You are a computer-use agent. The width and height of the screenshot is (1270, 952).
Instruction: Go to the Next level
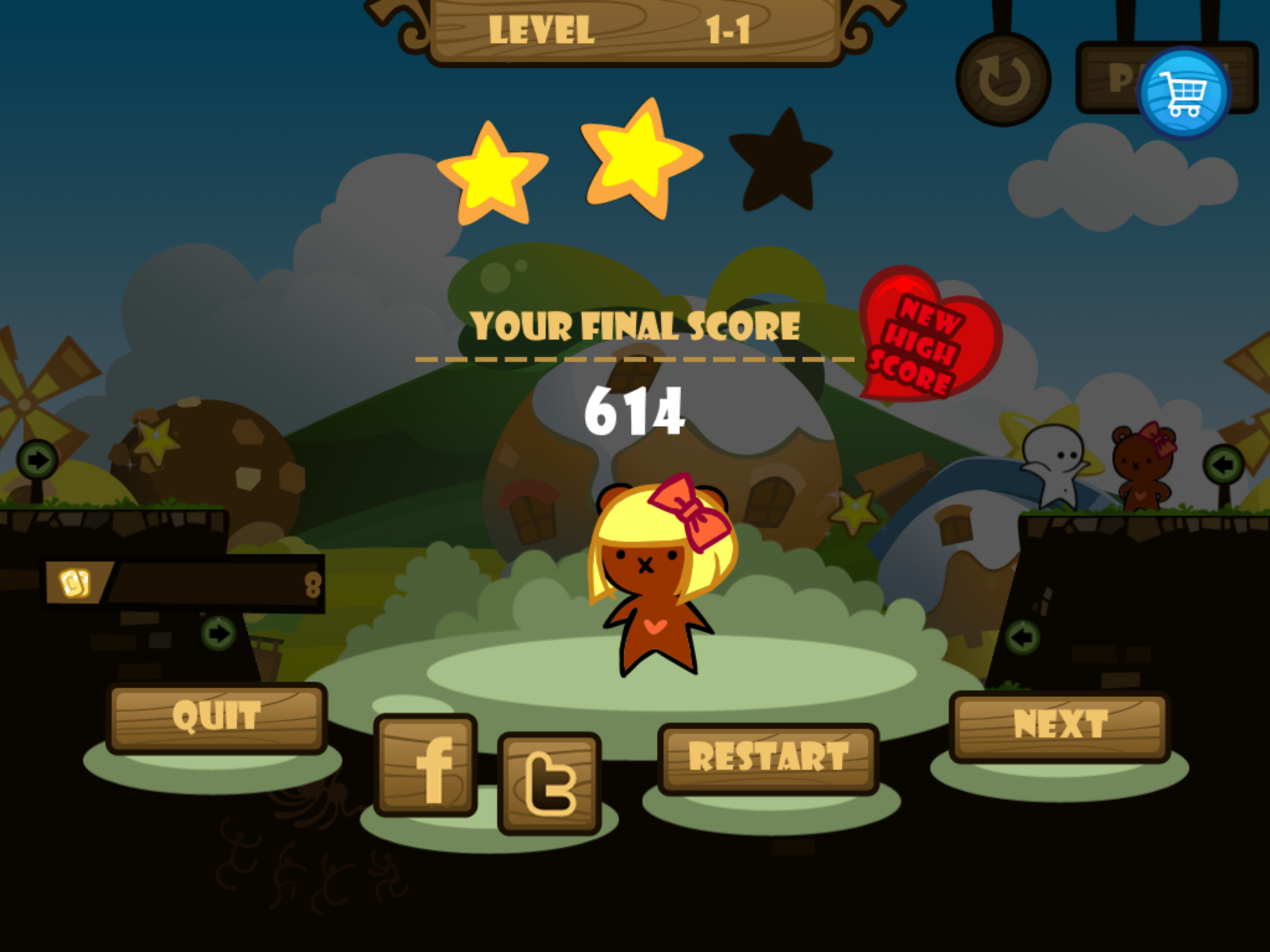[1060, 725]
